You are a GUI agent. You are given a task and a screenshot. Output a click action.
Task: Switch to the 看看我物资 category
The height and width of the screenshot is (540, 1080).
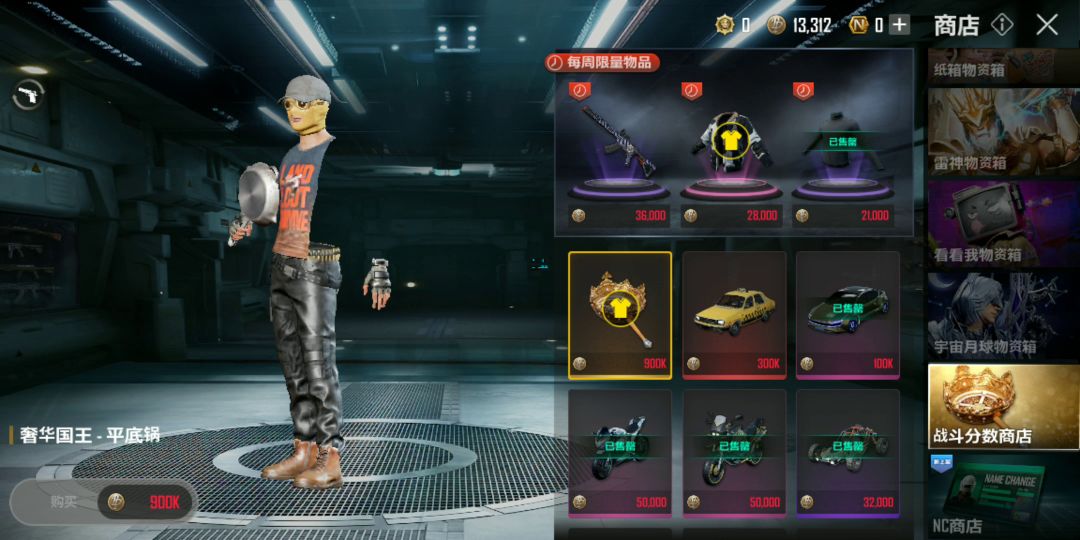[x=1003, y=224]
